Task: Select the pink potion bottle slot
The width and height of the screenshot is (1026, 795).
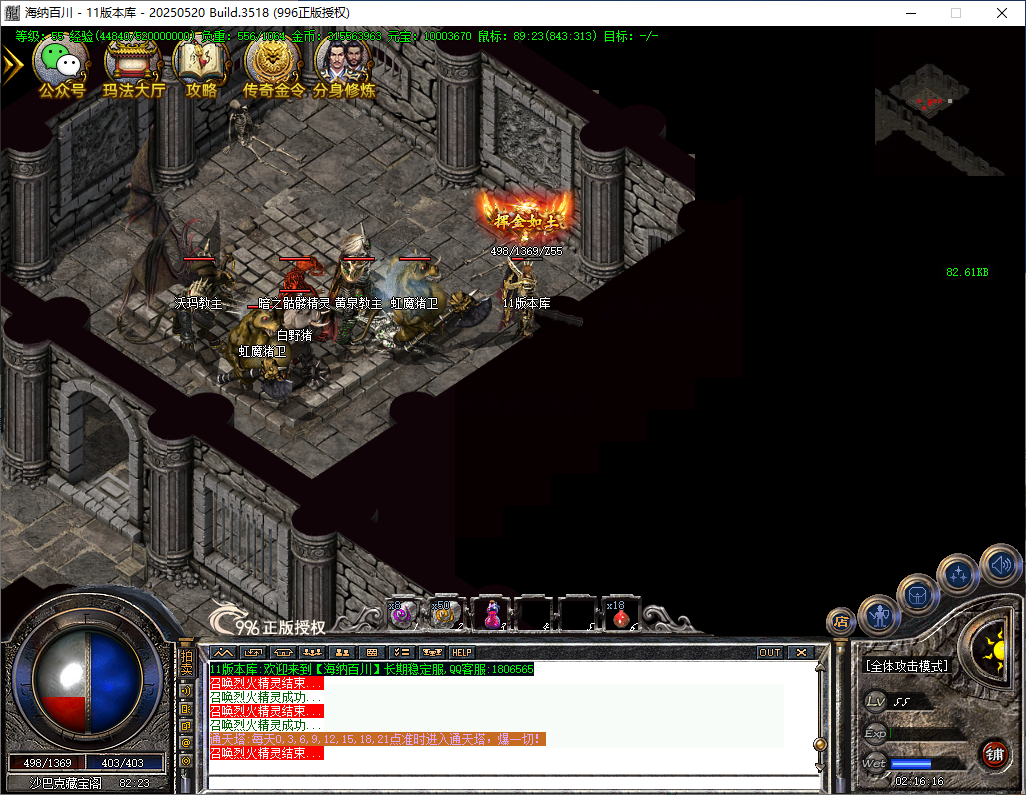Action: coord(491,613)
